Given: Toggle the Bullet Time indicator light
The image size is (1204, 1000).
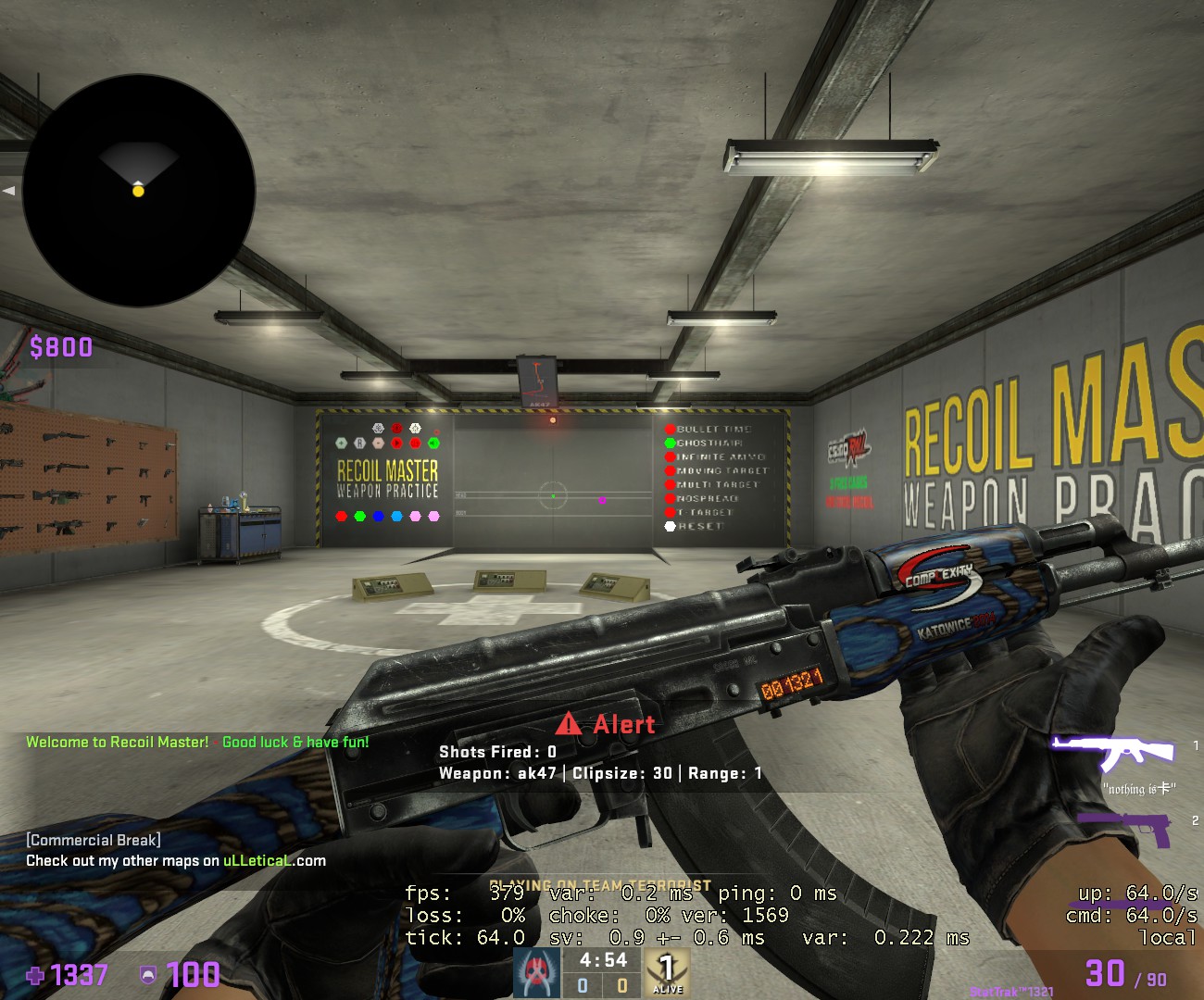Looking at the screenshot, I should click(x=670, y=430).
